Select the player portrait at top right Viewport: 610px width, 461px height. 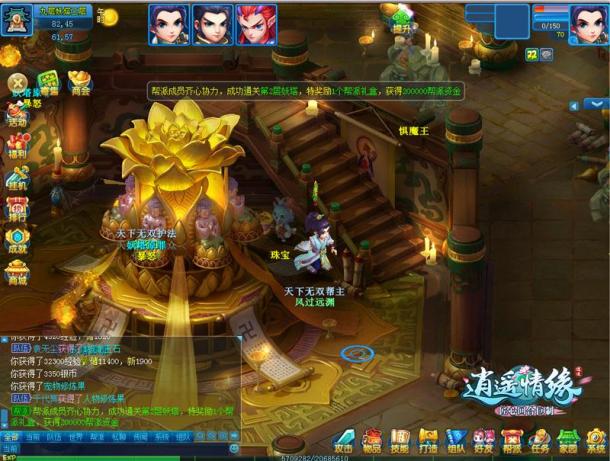pyautogui.click(x=588, y=23)
